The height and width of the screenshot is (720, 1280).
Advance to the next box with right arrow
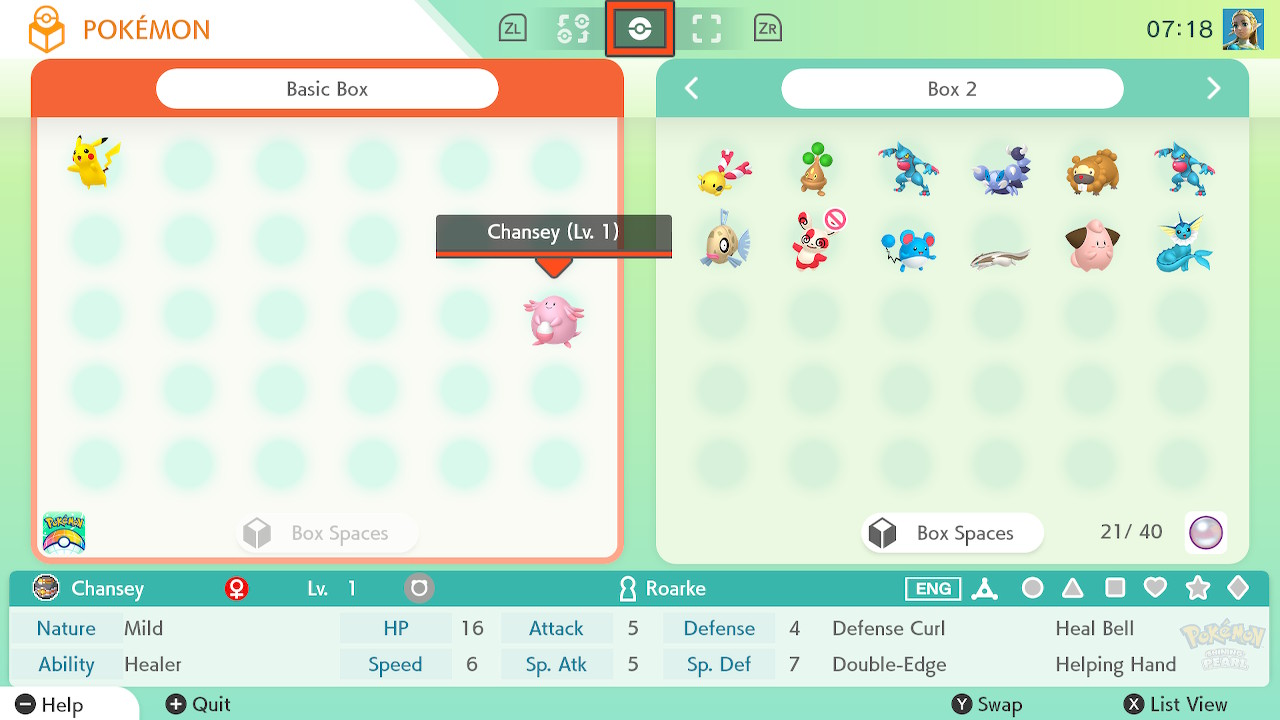tap(1213, 89)
